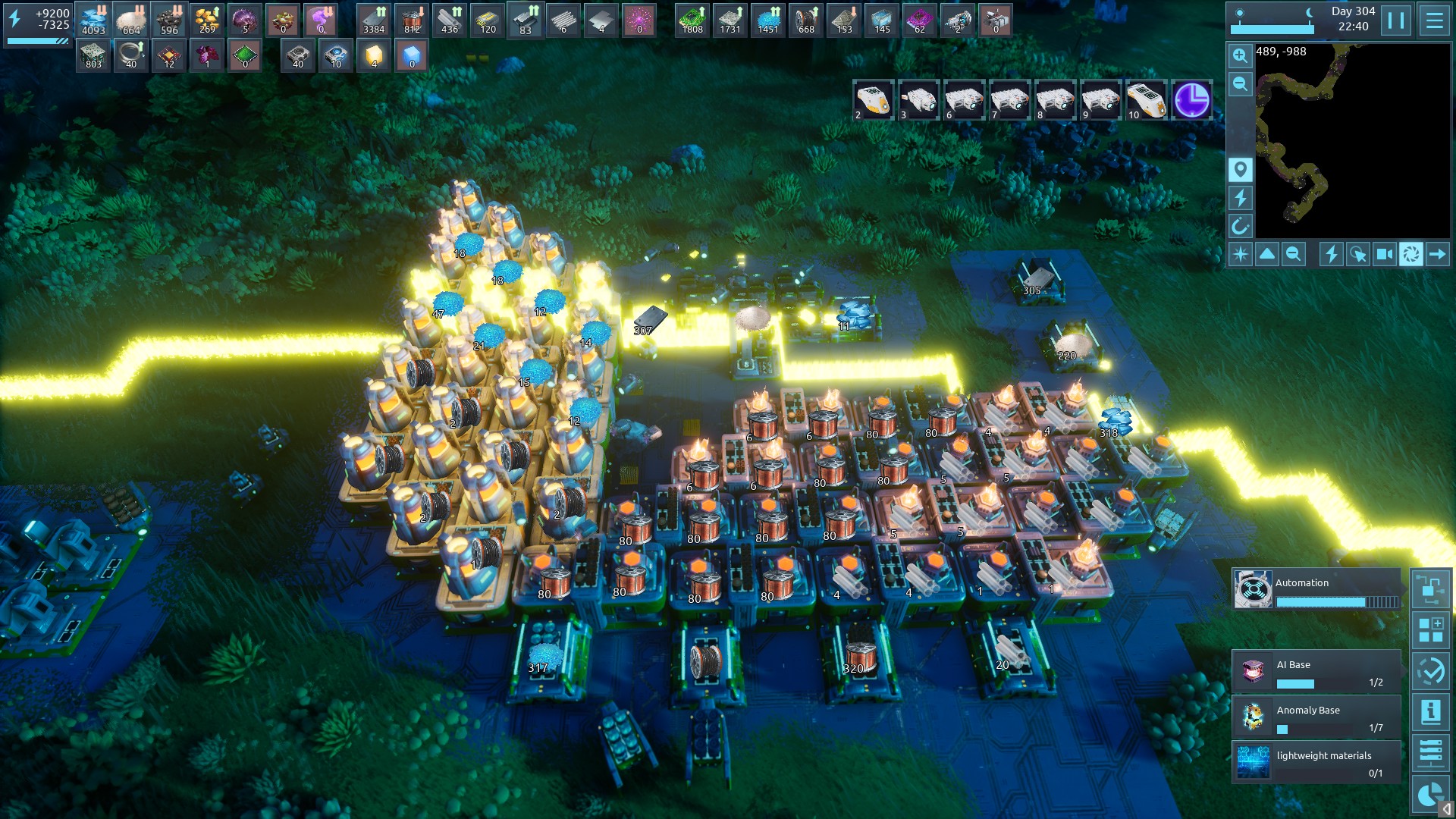
Task: Zoom in the minimap with the plus magnifier
Action: click(x=1240, y=55)
